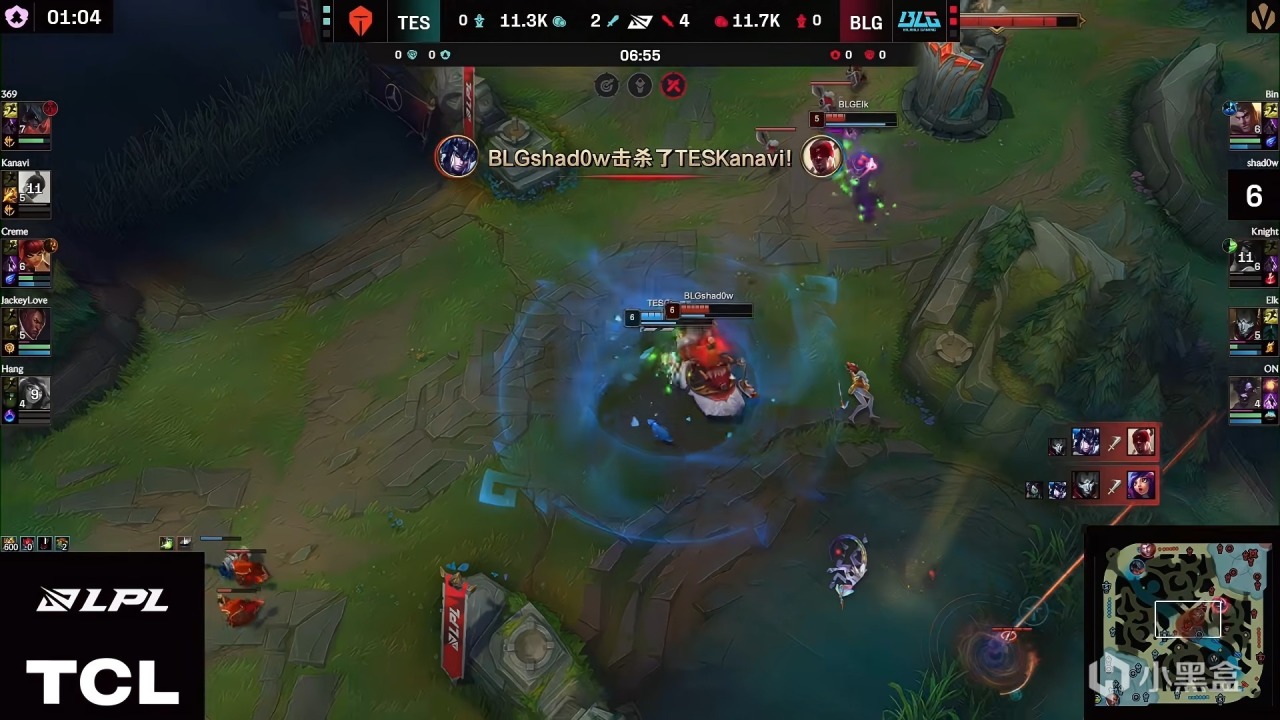Click Knight's champion portrait
The height and width of the screenshot is (720, 1280).
(x=1245, y=256)
